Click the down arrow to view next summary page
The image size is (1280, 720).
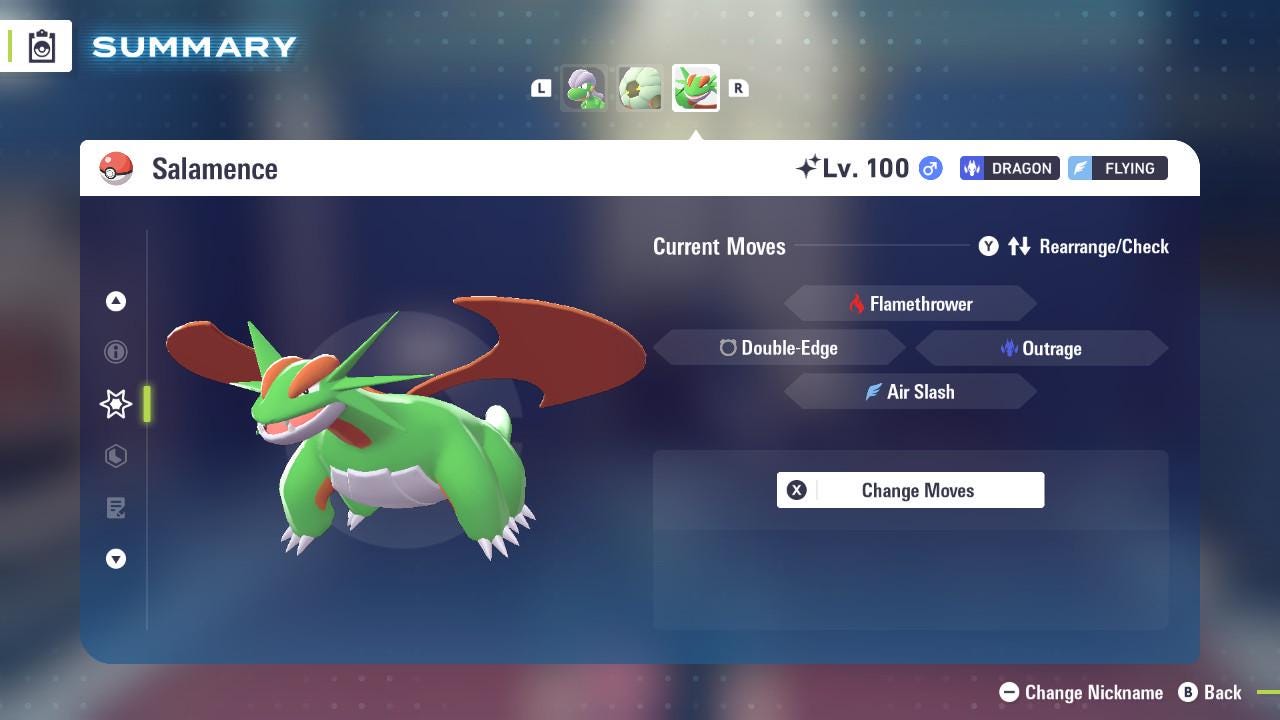[116, 559]
